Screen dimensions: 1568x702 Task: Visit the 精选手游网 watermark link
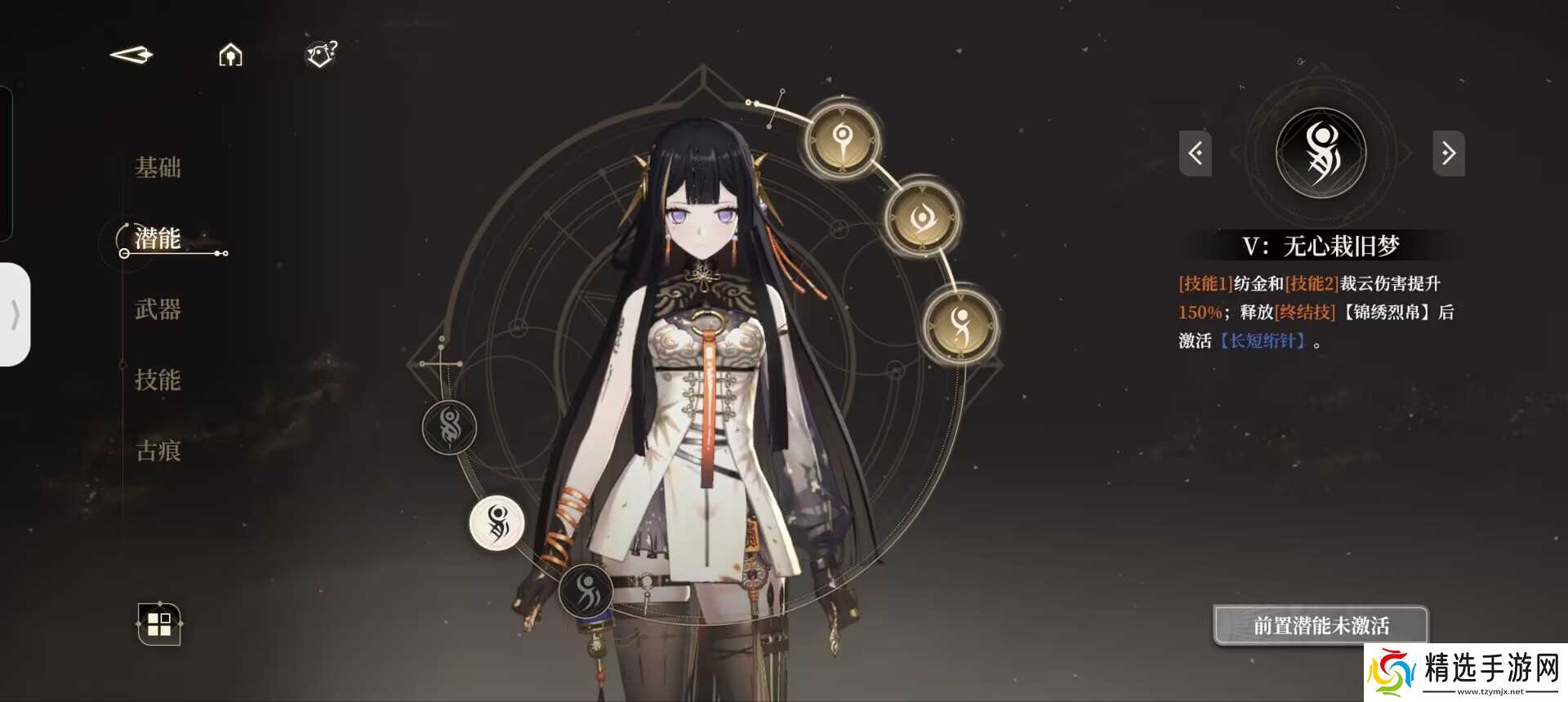1466,672
